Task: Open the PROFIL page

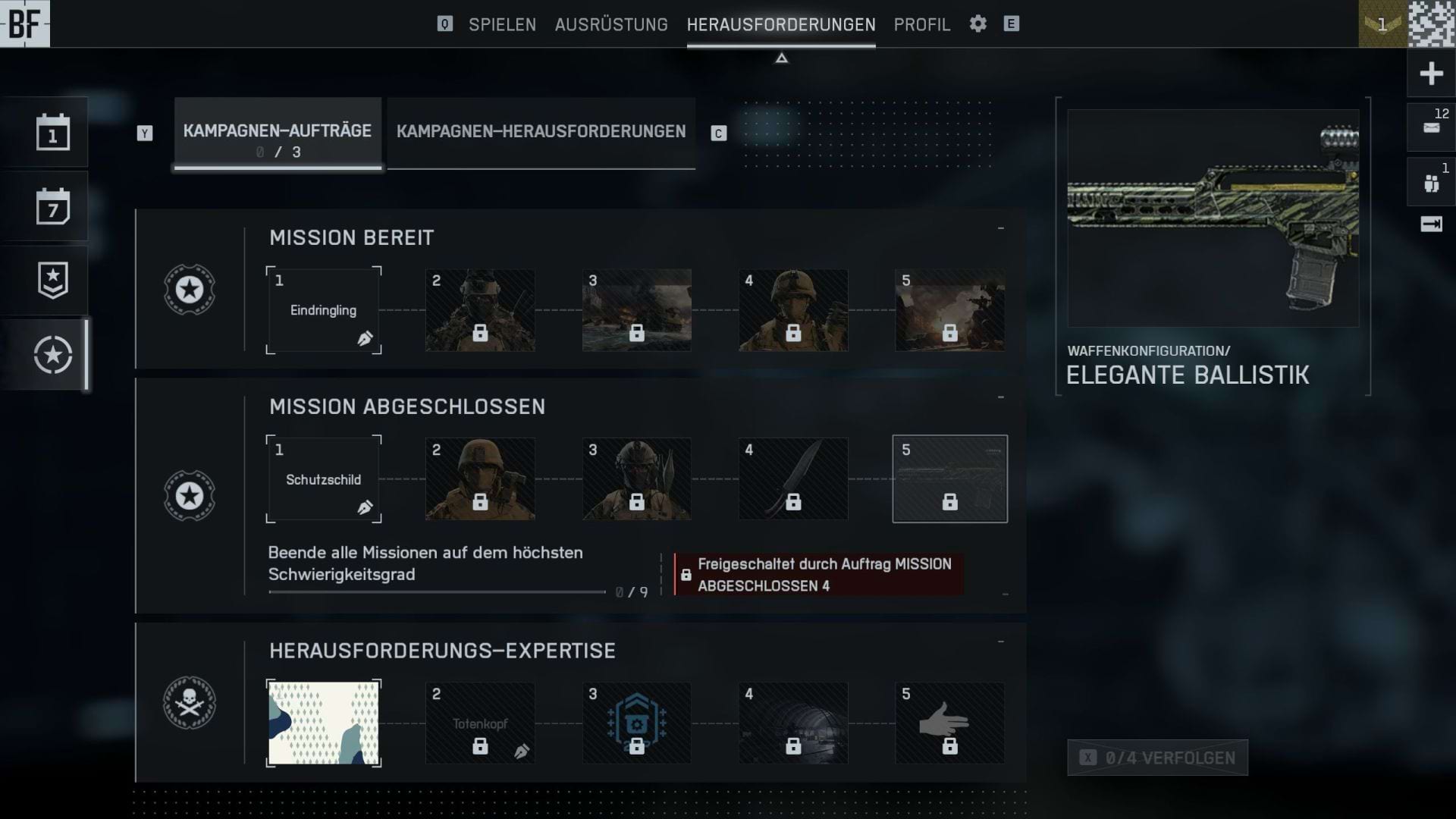Action: pyautogui.click(x=921, y=24)
